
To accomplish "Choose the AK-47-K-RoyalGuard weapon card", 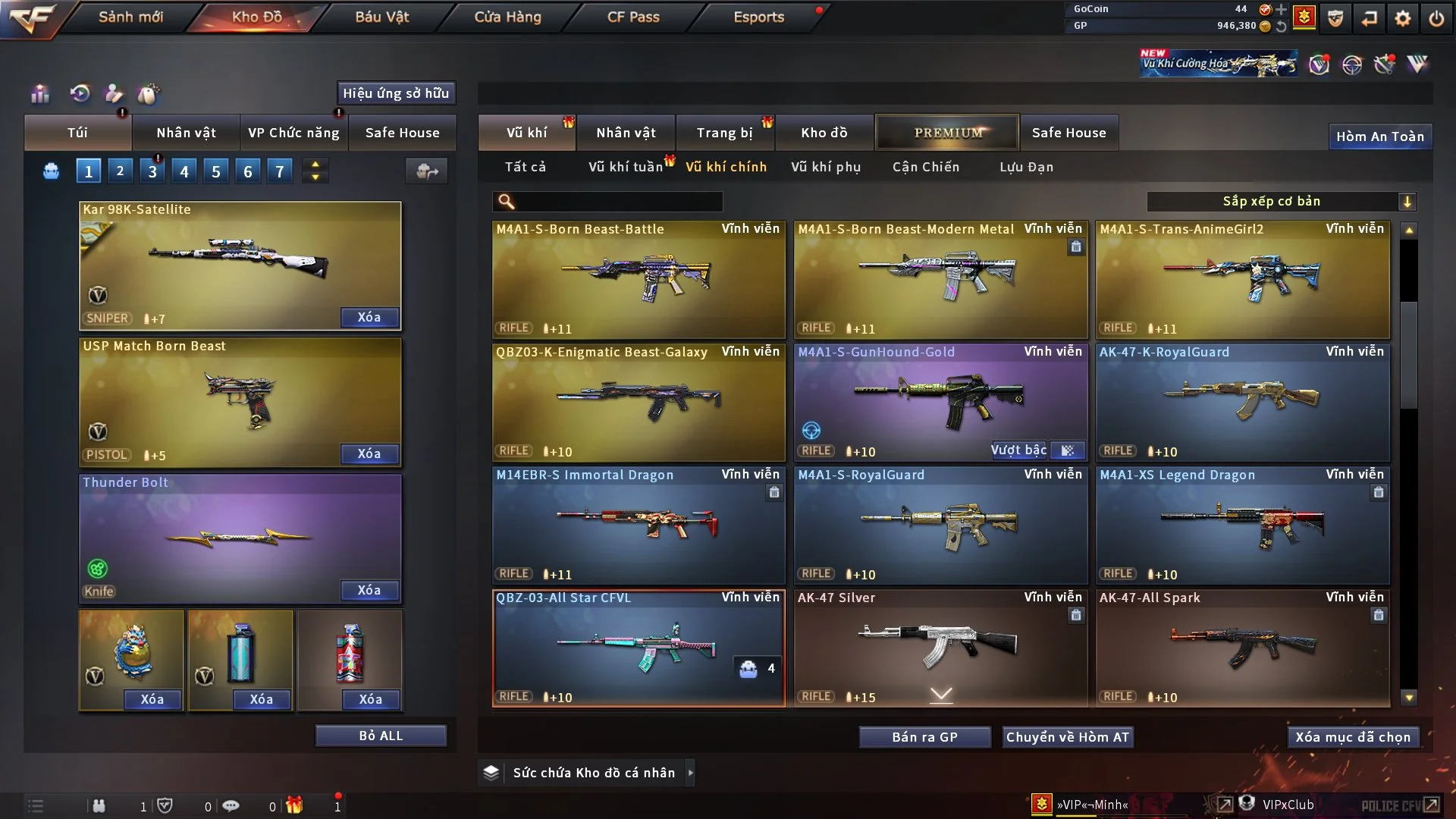I will pyautogui.click(x=1241, y=402).
